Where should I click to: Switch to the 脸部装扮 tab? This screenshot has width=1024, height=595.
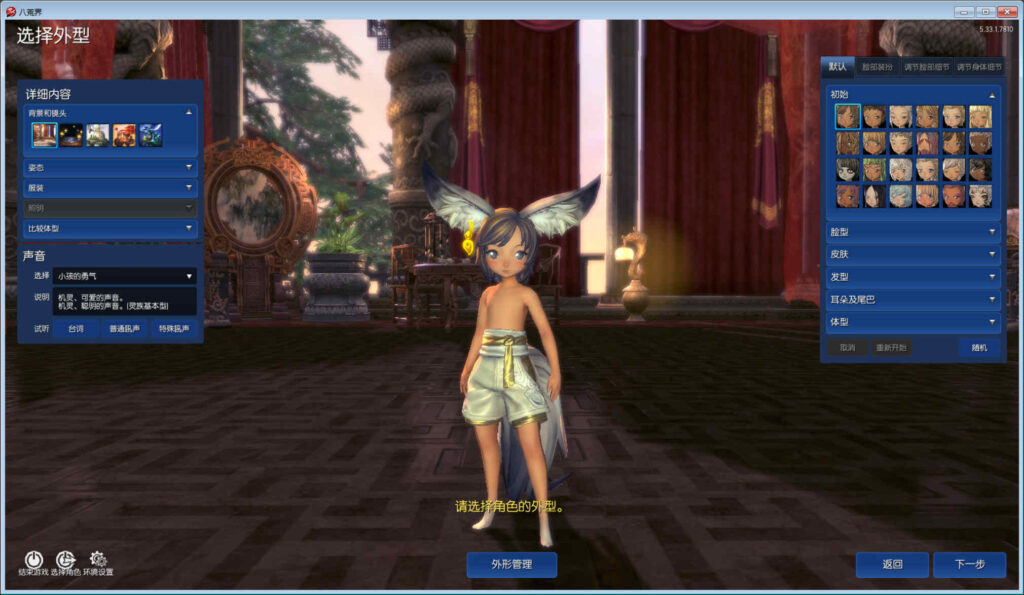point(879,68)
